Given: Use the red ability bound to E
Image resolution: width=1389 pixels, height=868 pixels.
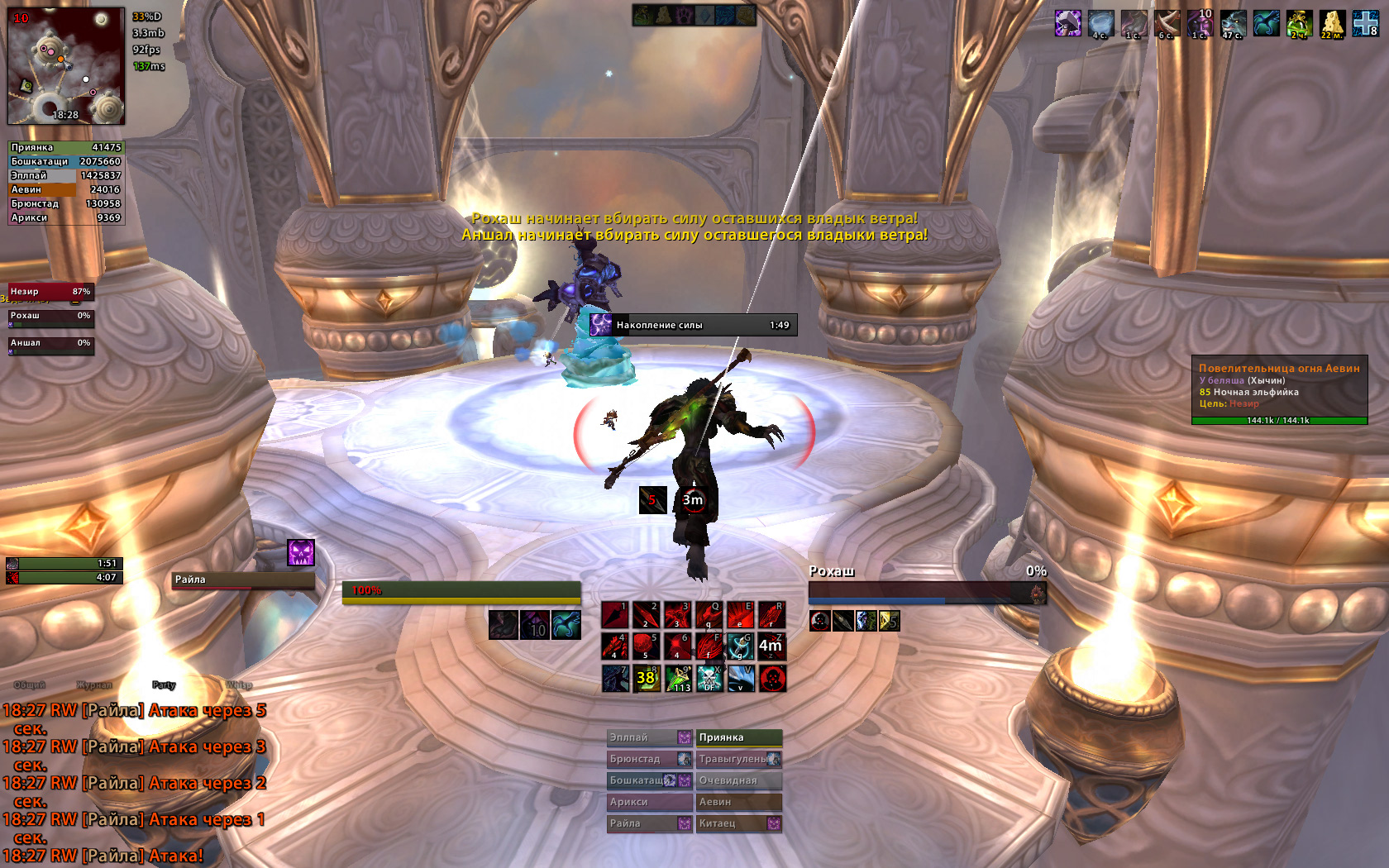Looking at the screenshot, I should pyautogui.click(x=740, y=615).
